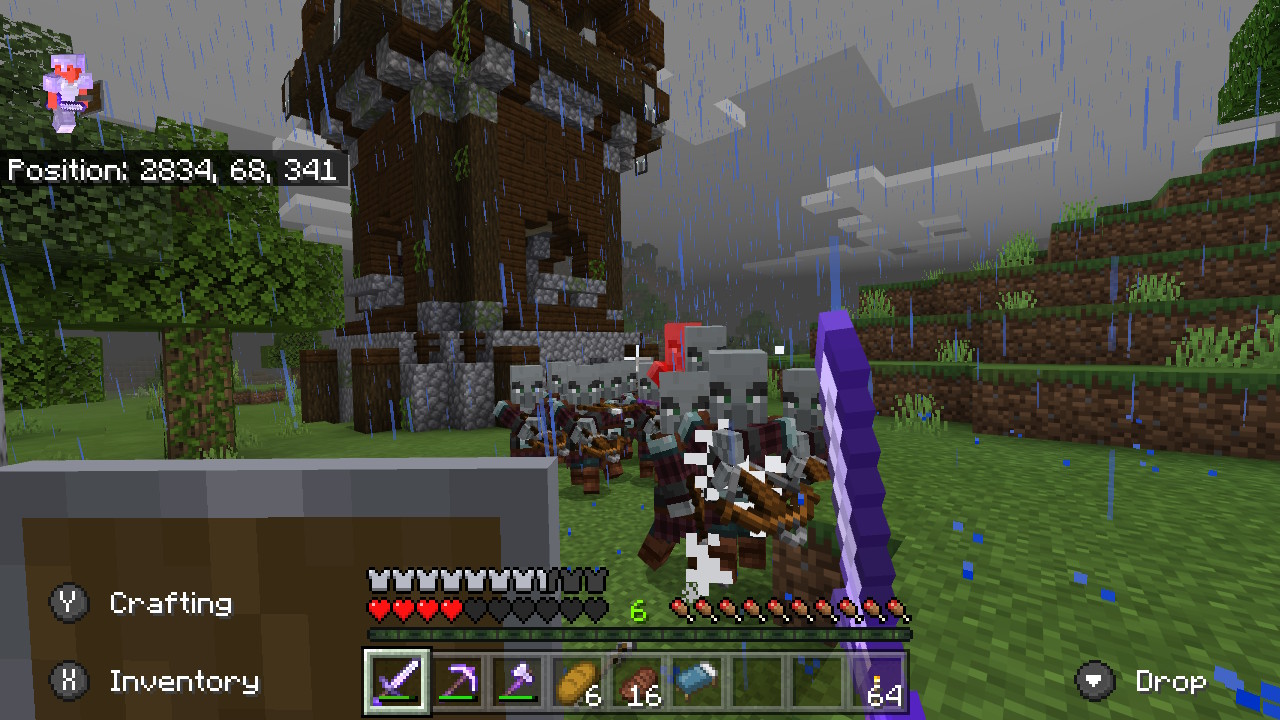
Task: Click the Drop label text
Action: pyautogui.click(x=1173, y=681)
